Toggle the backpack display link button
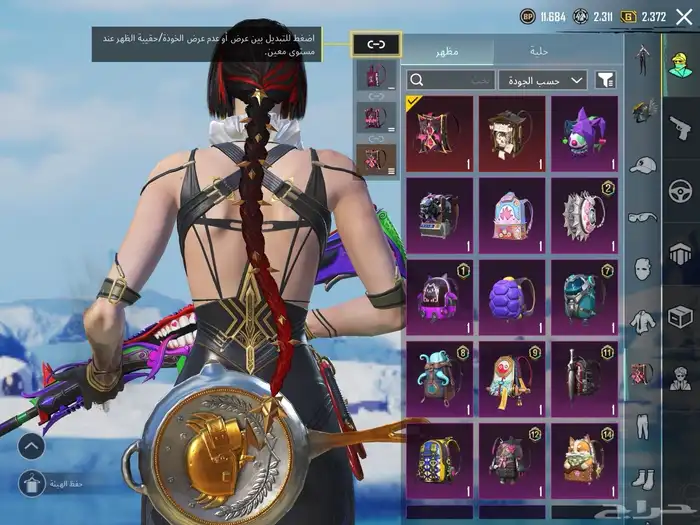Image resolution: width=700 pixels, height=525 pixels. 376,44
